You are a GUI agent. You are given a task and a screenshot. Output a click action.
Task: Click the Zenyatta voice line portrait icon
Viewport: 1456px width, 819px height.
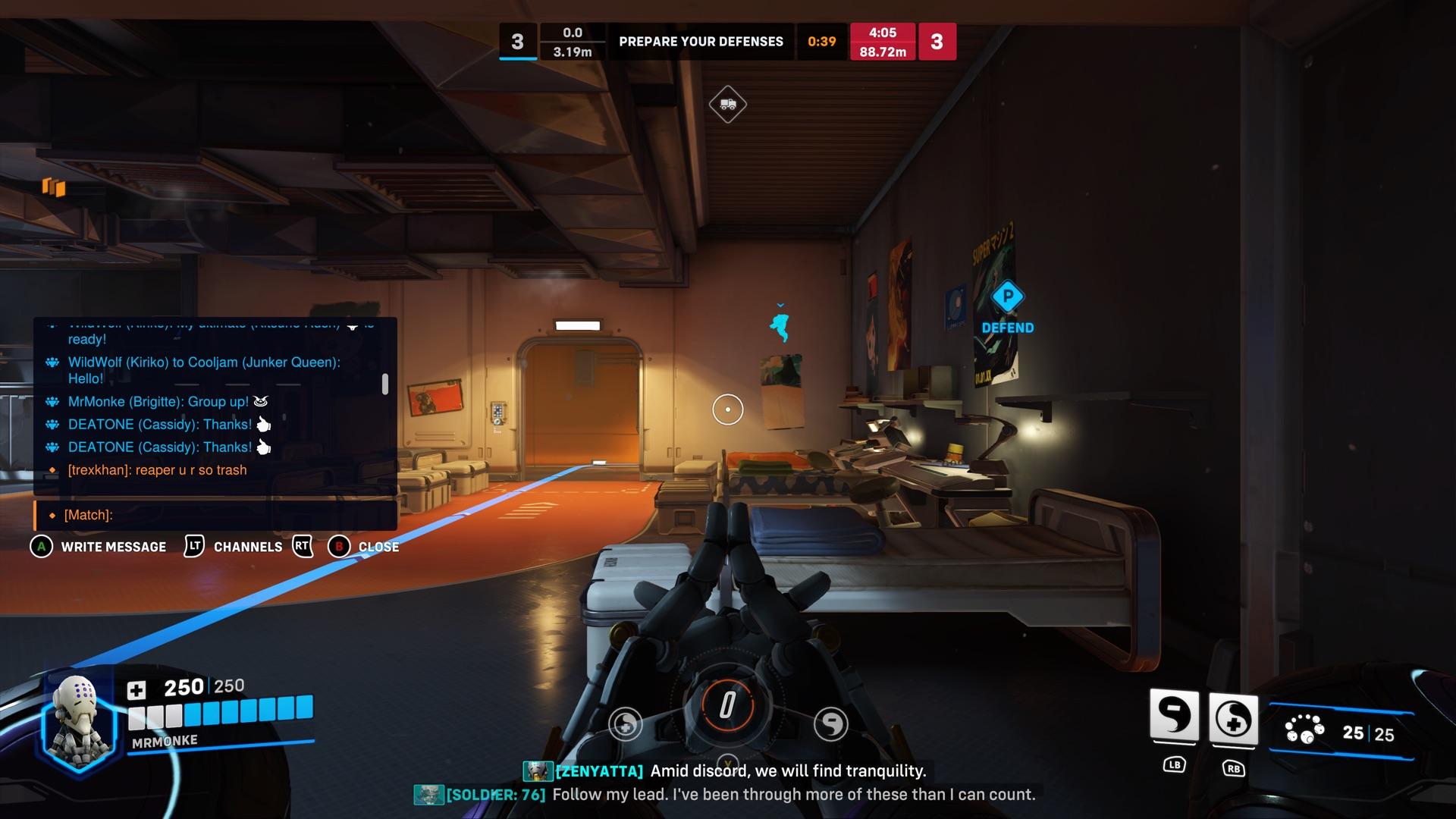pos(537,771)
